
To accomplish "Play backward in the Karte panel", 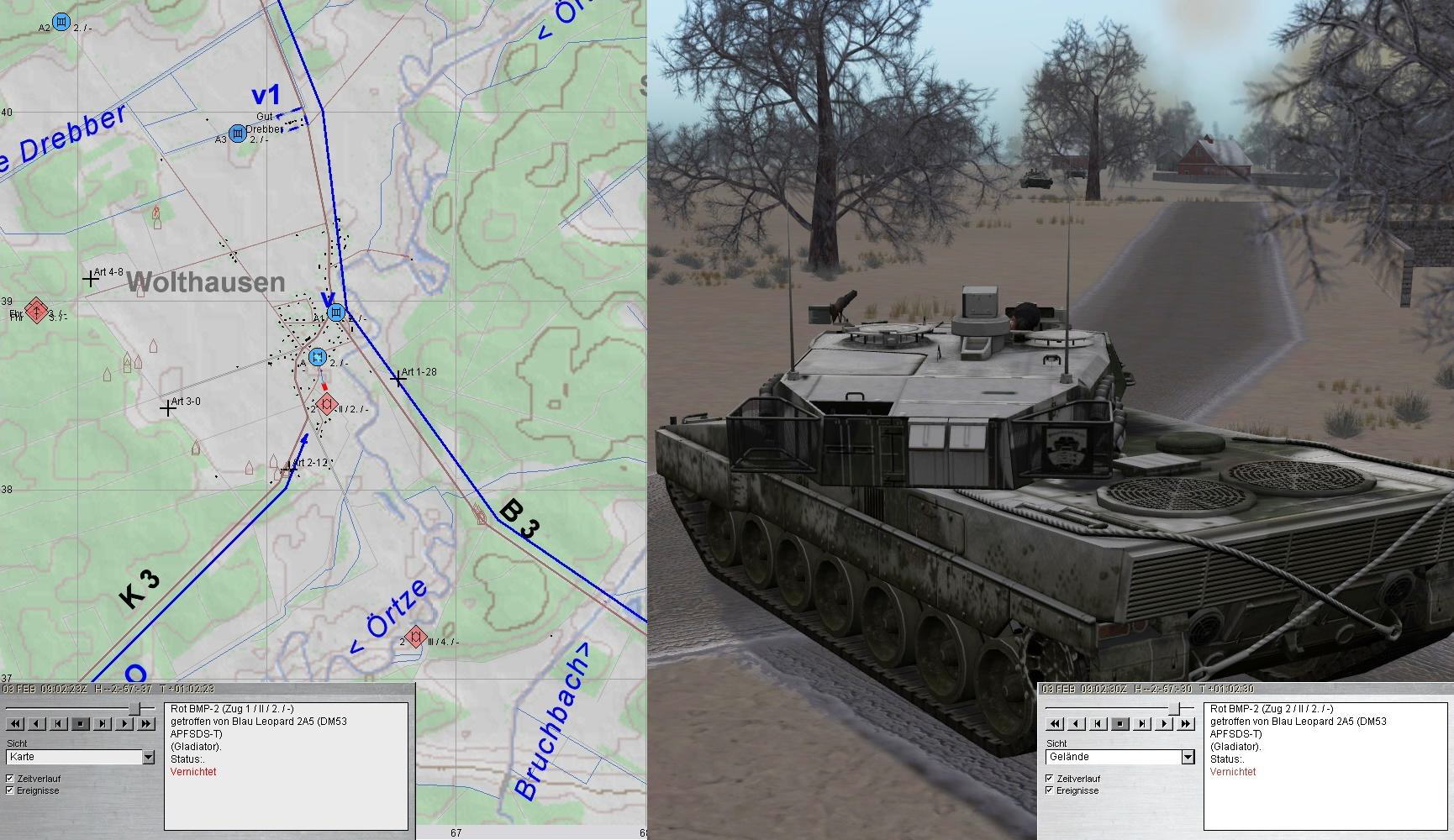I will coord(37,723).
